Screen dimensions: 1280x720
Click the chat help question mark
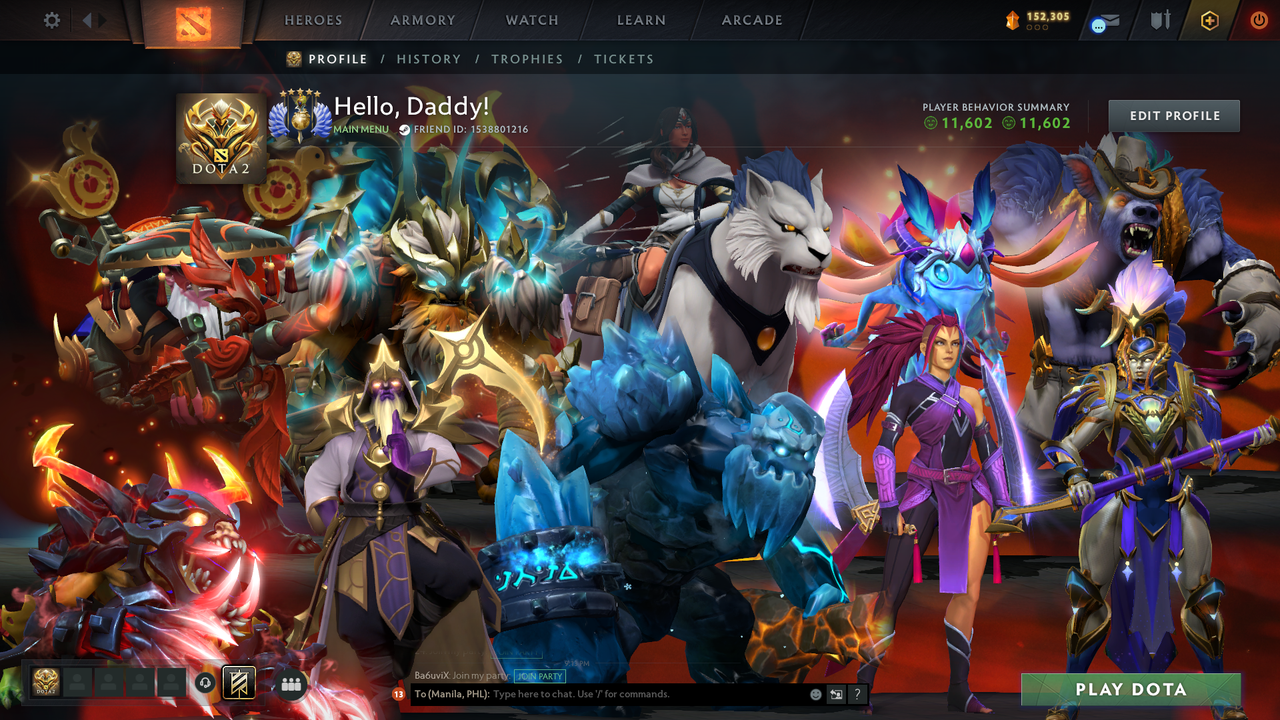pyautogui.click(x=857, y=693)
